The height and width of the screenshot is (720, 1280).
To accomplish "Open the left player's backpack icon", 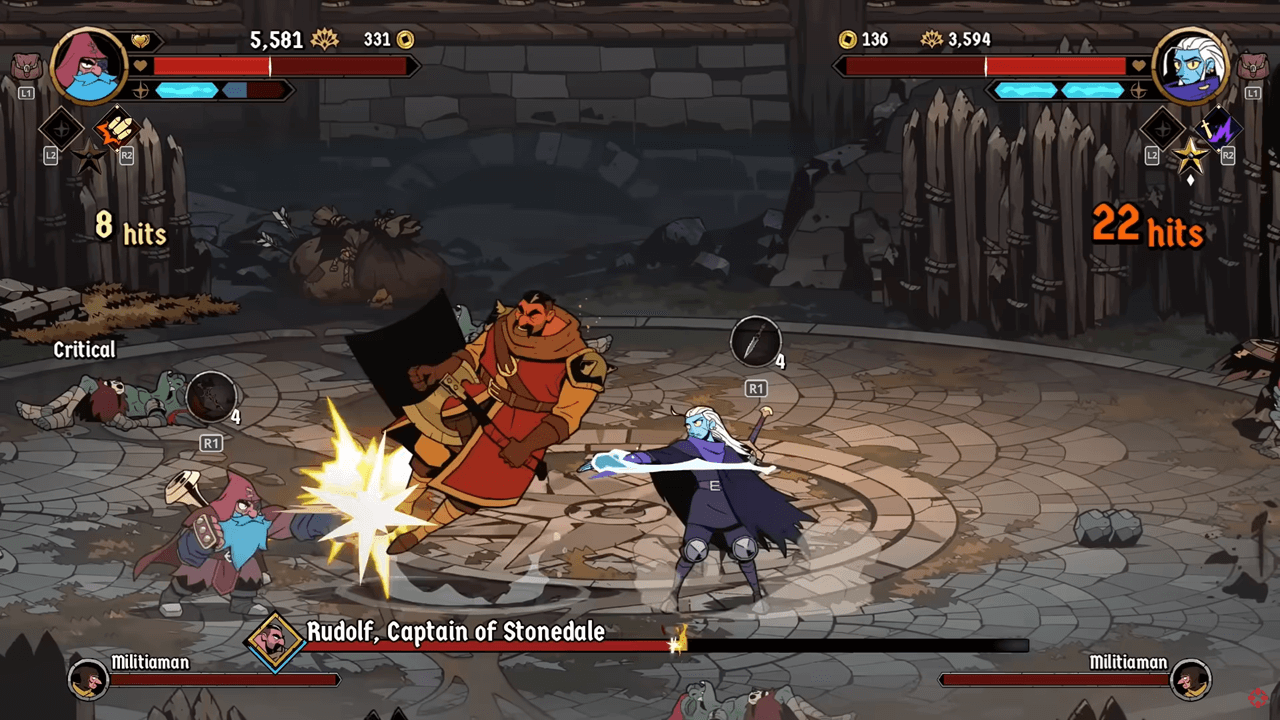I will pyautogui.click(x=25, y=68).
